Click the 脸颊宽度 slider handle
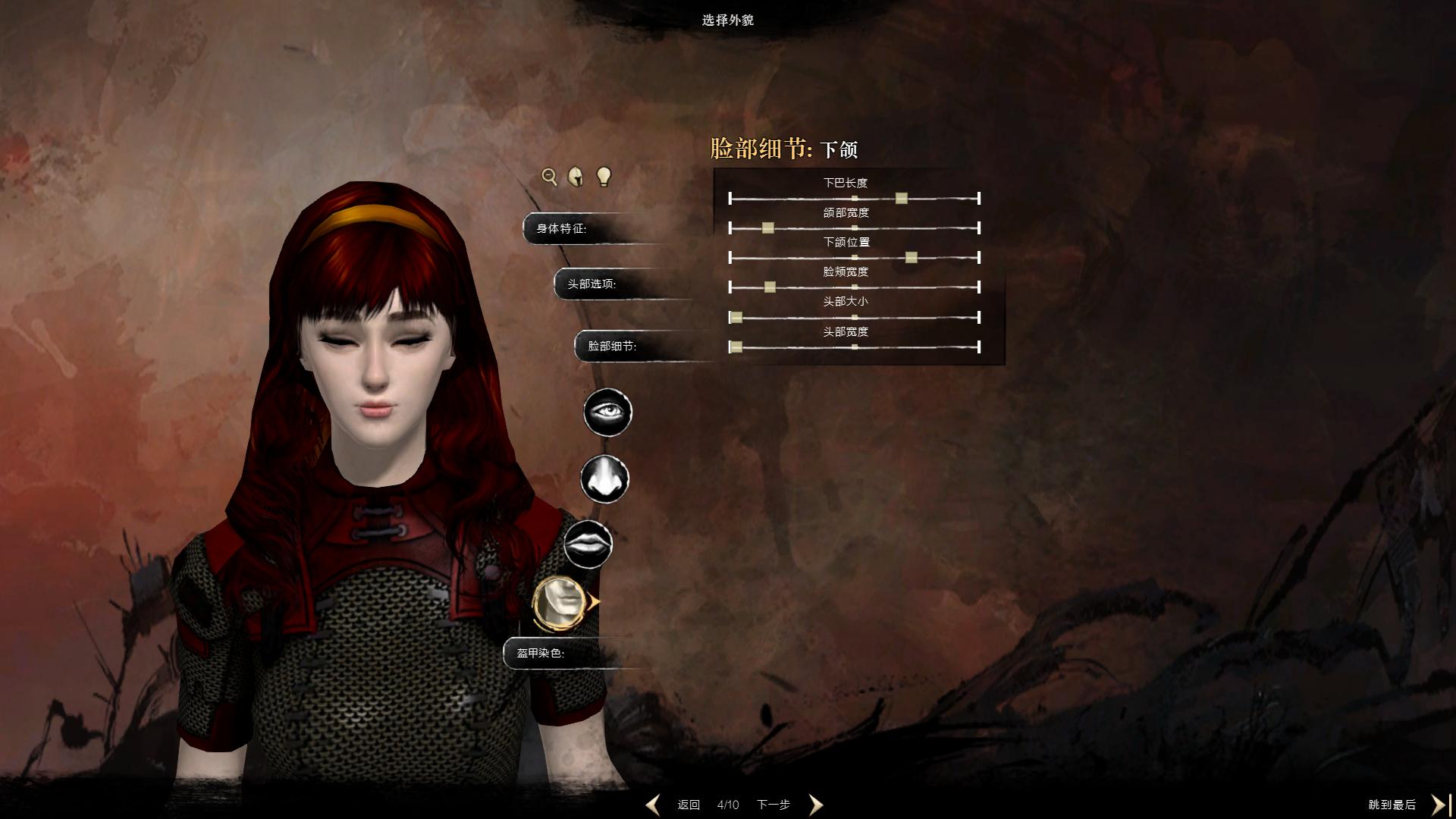1456x819 pixels. [770, 287]
